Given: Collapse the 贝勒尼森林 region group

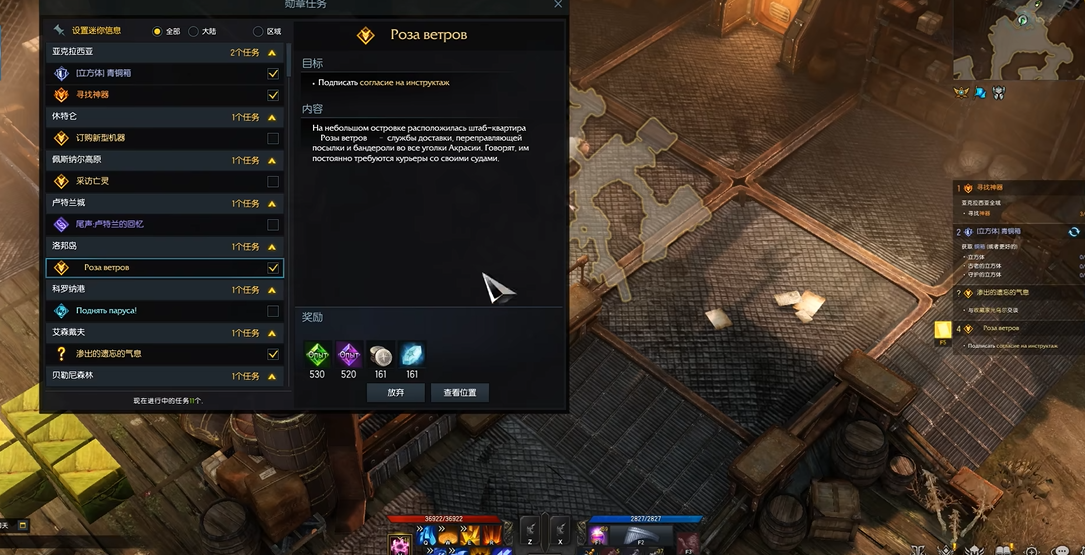Looking at the screenshot, I should [x=271, y=376].
